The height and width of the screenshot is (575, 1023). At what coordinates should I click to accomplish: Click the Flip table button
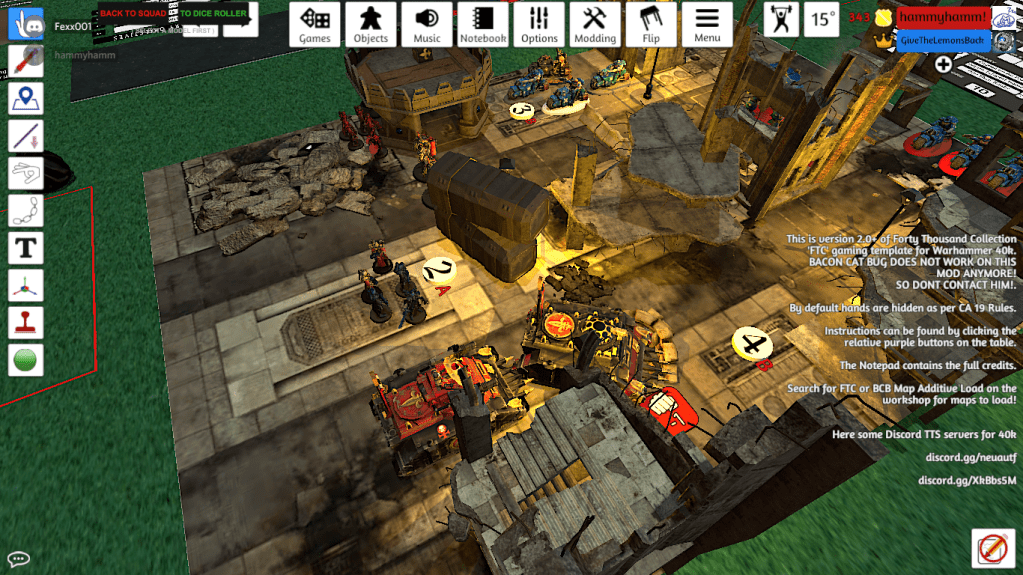coord(651,24)
